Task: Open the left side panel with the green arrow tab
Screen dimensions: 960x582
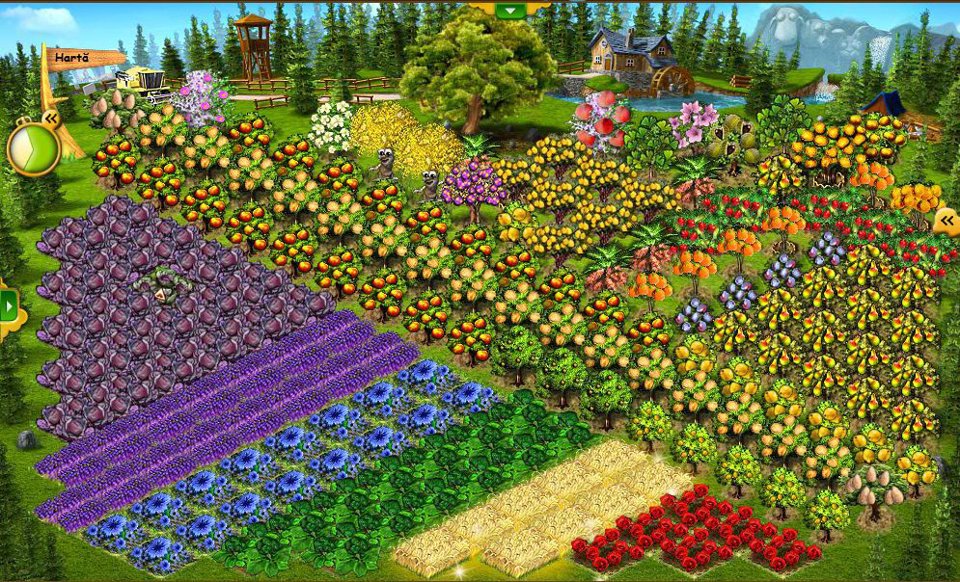Action: [x=9, y=304]
